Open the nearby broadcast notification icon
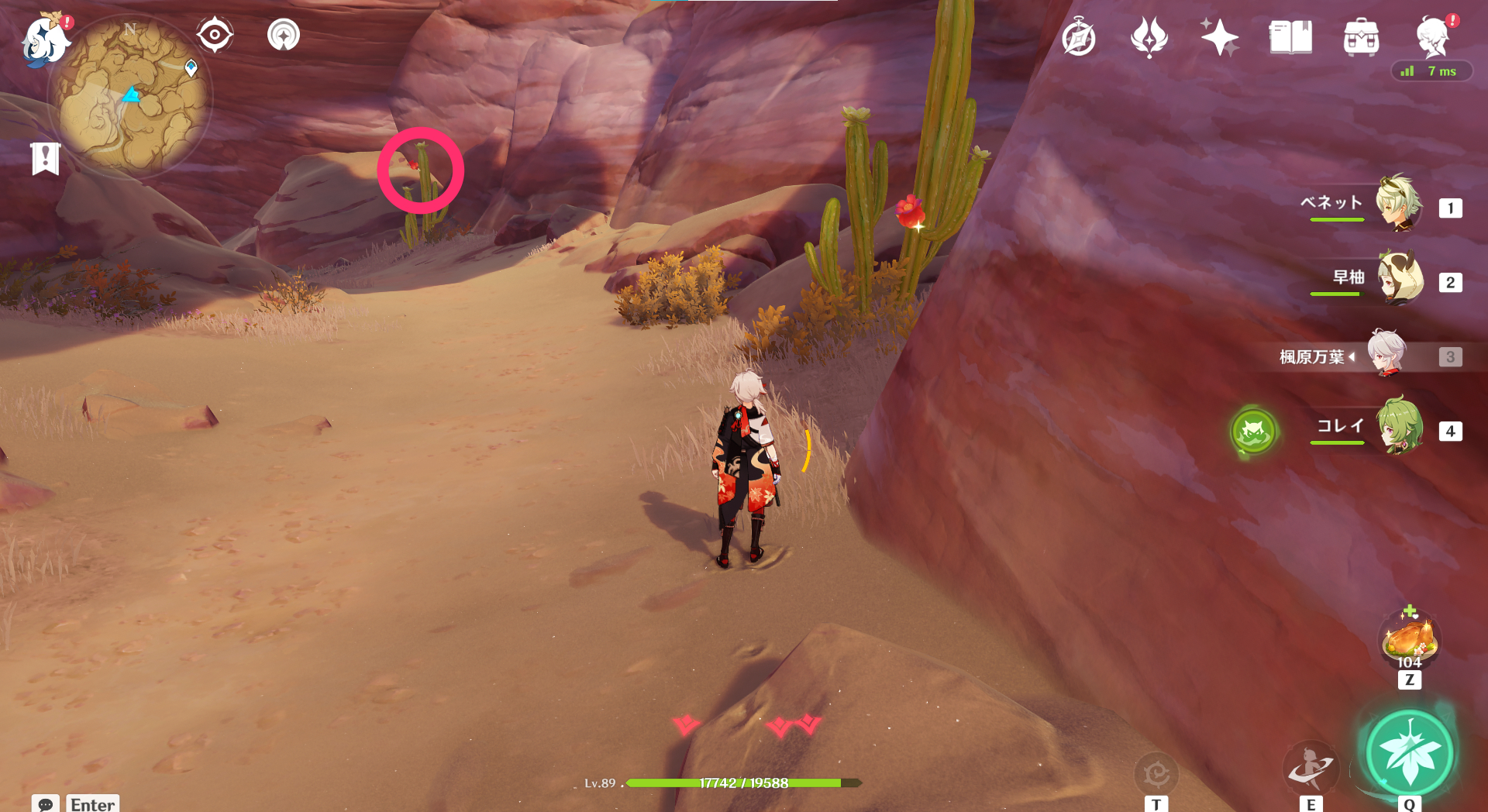The image size is (1488, 812). click(284, 33)
